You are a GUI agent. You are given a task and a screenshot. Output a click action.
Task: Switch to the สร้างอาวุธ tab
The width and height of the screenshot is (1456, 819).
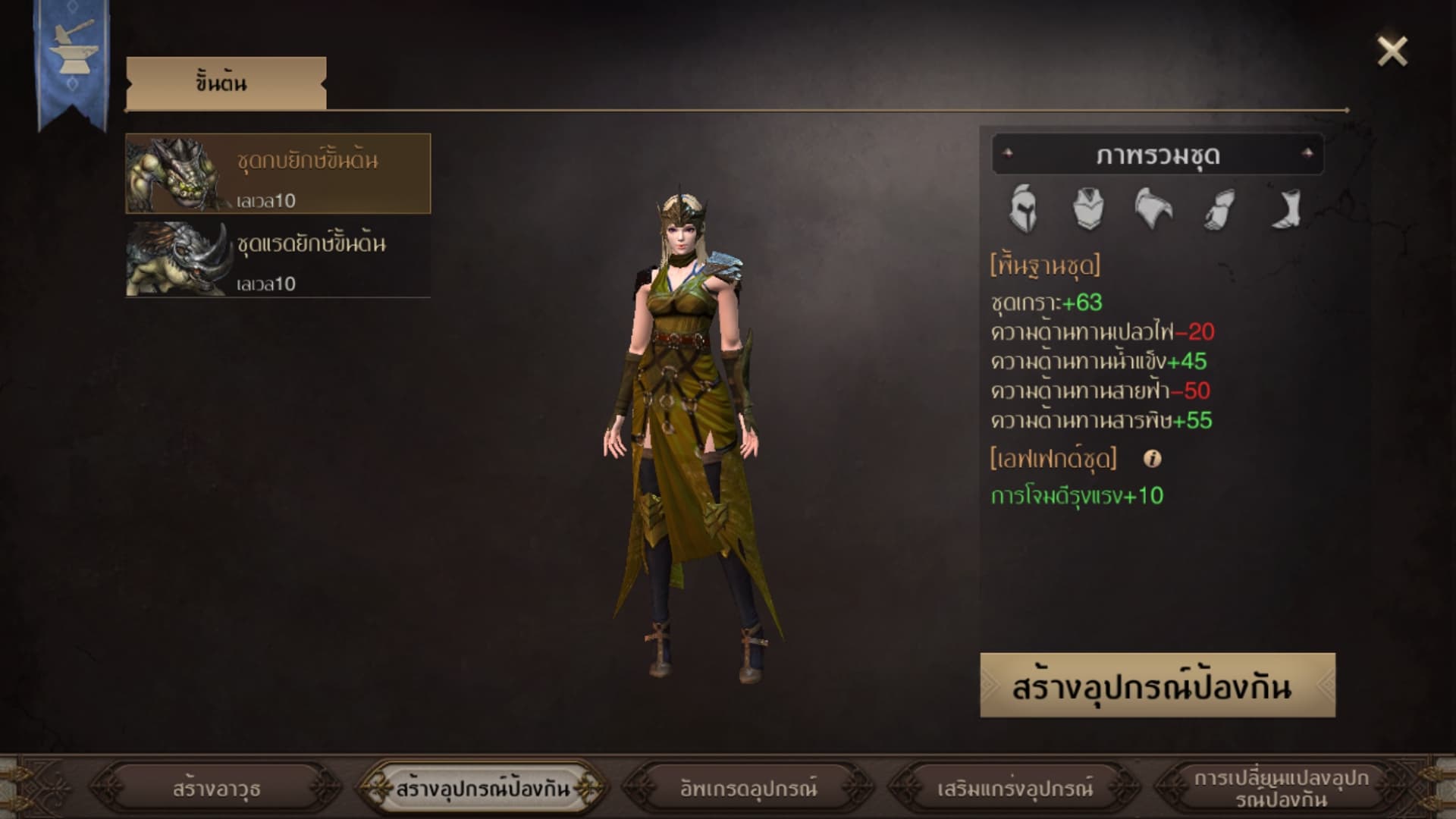216,789
